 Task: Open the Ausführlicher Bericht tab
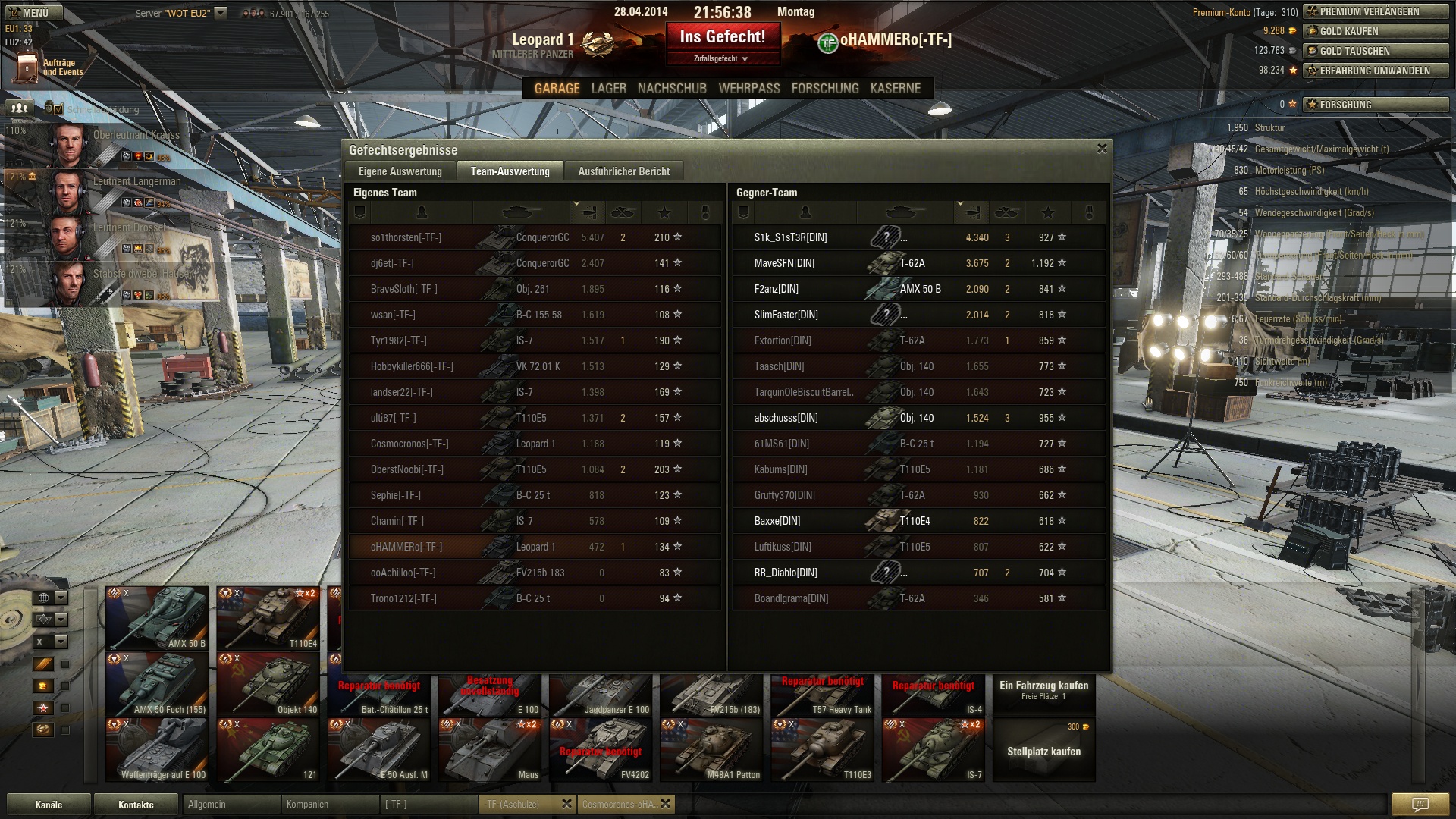[623, 171]
